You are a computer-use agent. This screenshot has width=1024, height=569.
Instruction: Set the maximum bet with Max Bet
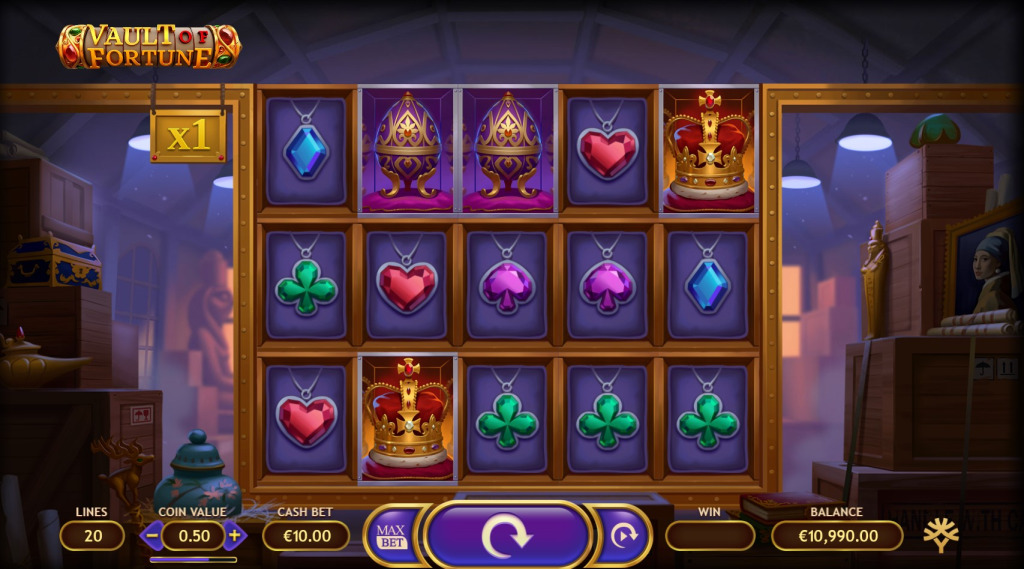pos(391,536)
